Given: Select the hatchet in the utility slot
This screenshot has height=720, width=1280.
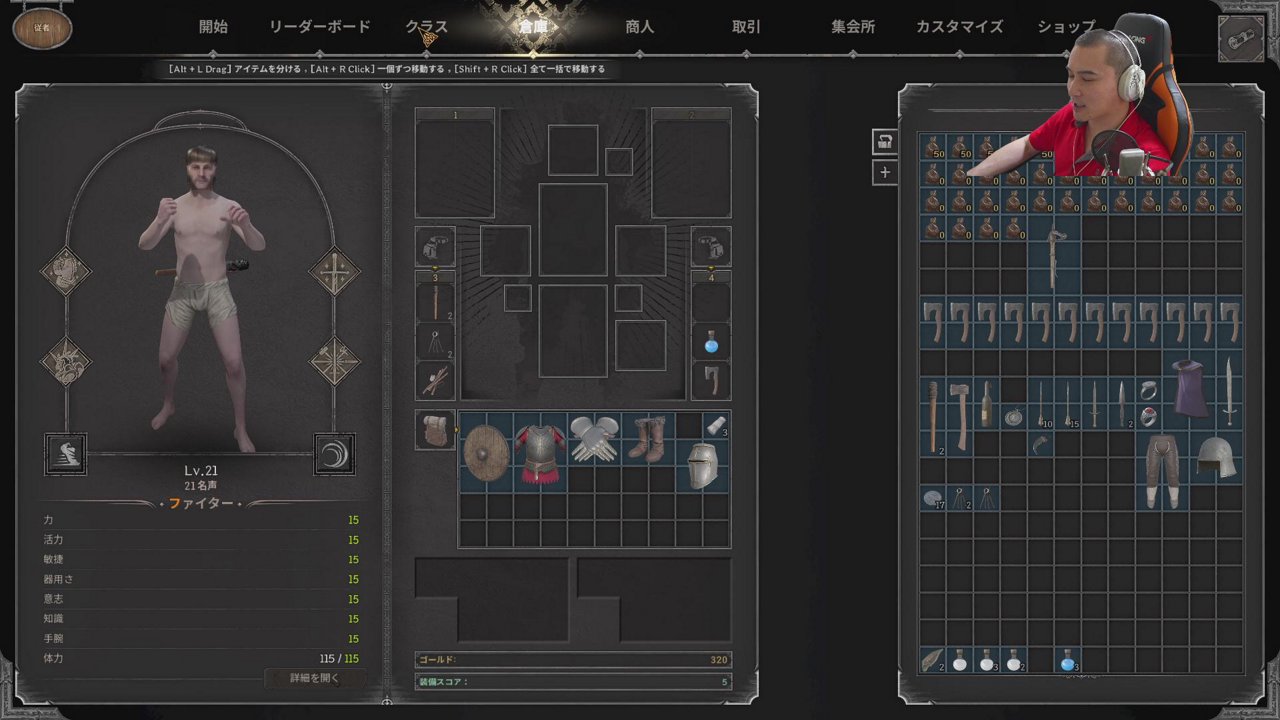Looking at the screenshot, I should pyautogui.click(x=711, y=380).
